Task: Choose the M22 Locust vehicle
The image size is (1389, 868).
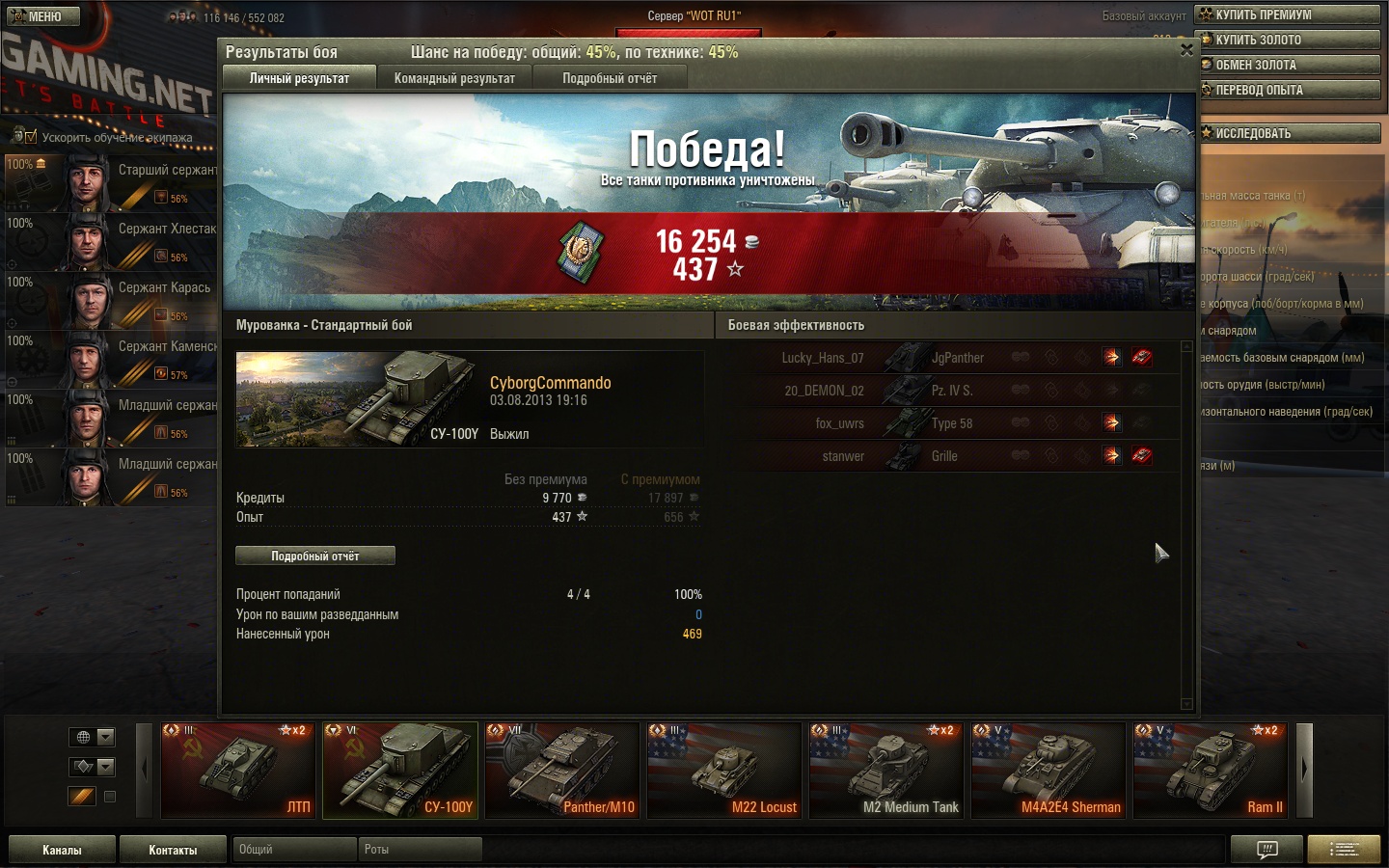Action: pos(724,771)
